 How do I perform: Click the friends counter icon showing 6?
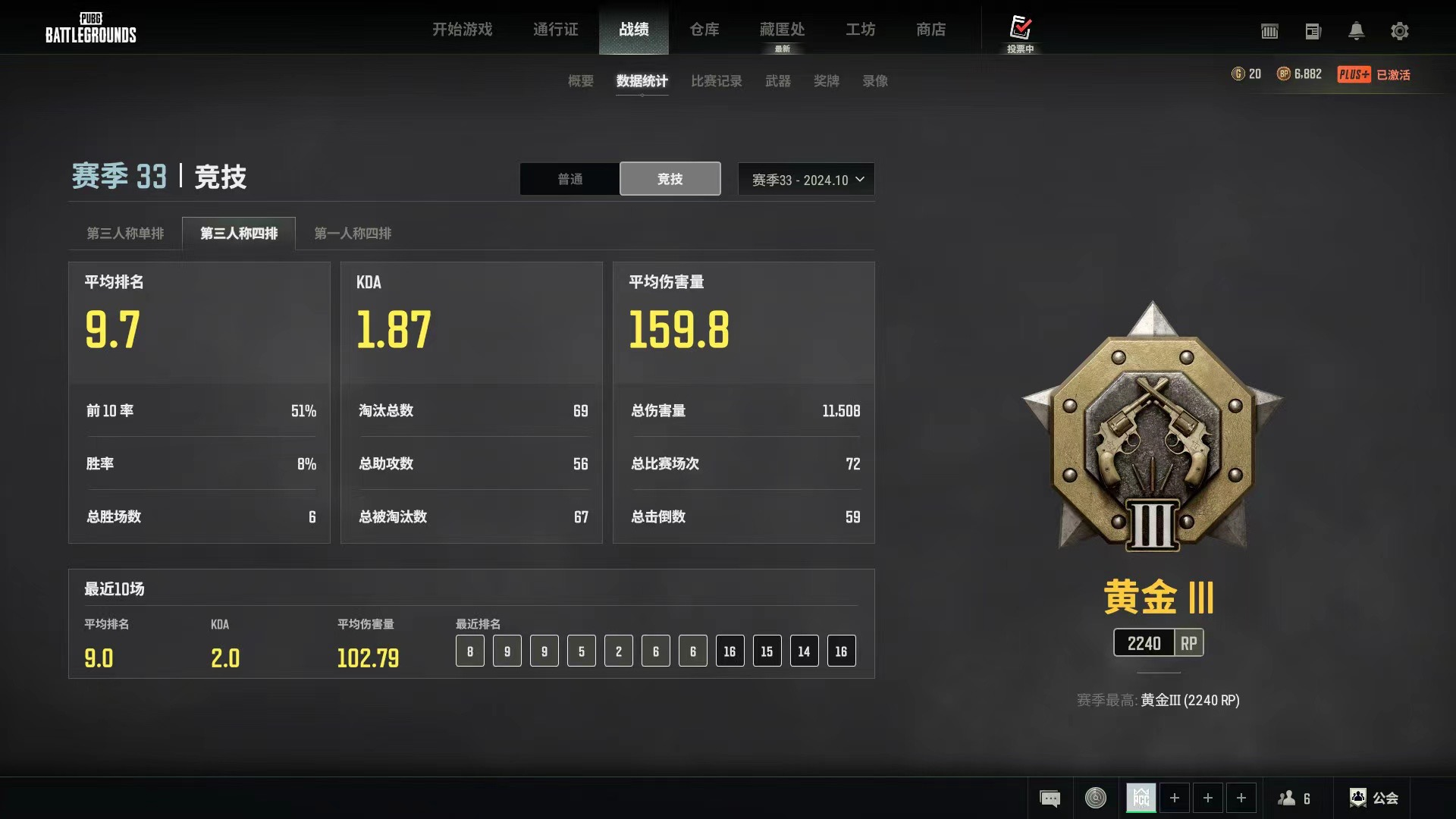pyautogui.click(x=1295, y=798)
